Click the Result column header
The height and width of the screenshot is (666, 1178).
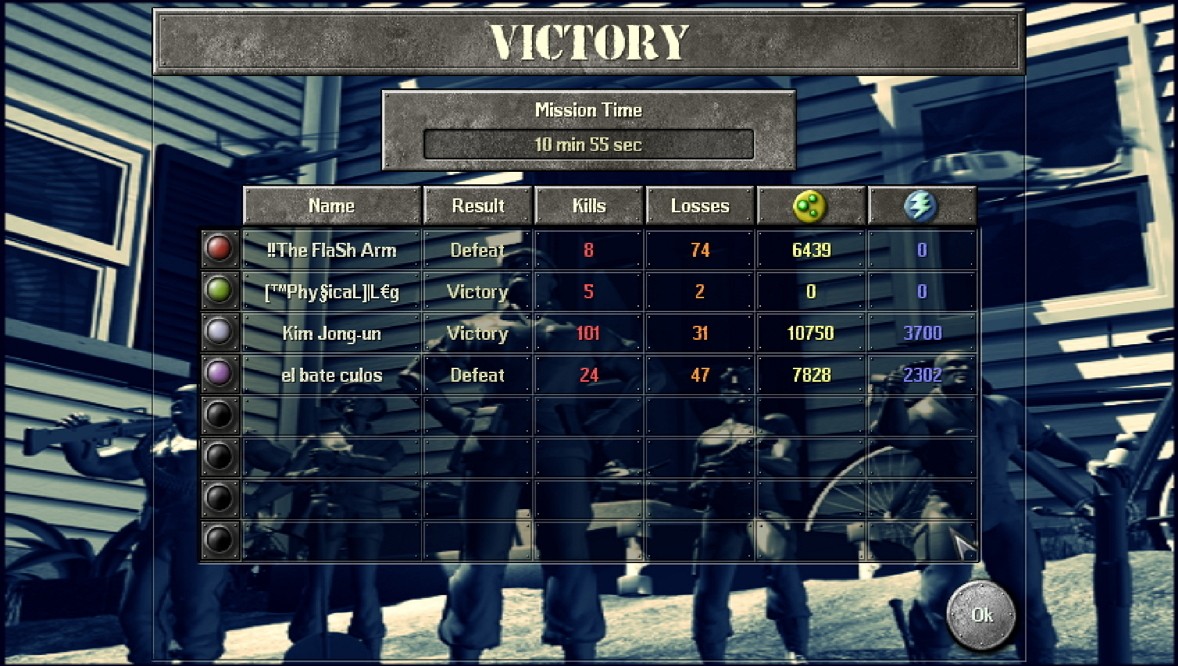click(477, 206)
